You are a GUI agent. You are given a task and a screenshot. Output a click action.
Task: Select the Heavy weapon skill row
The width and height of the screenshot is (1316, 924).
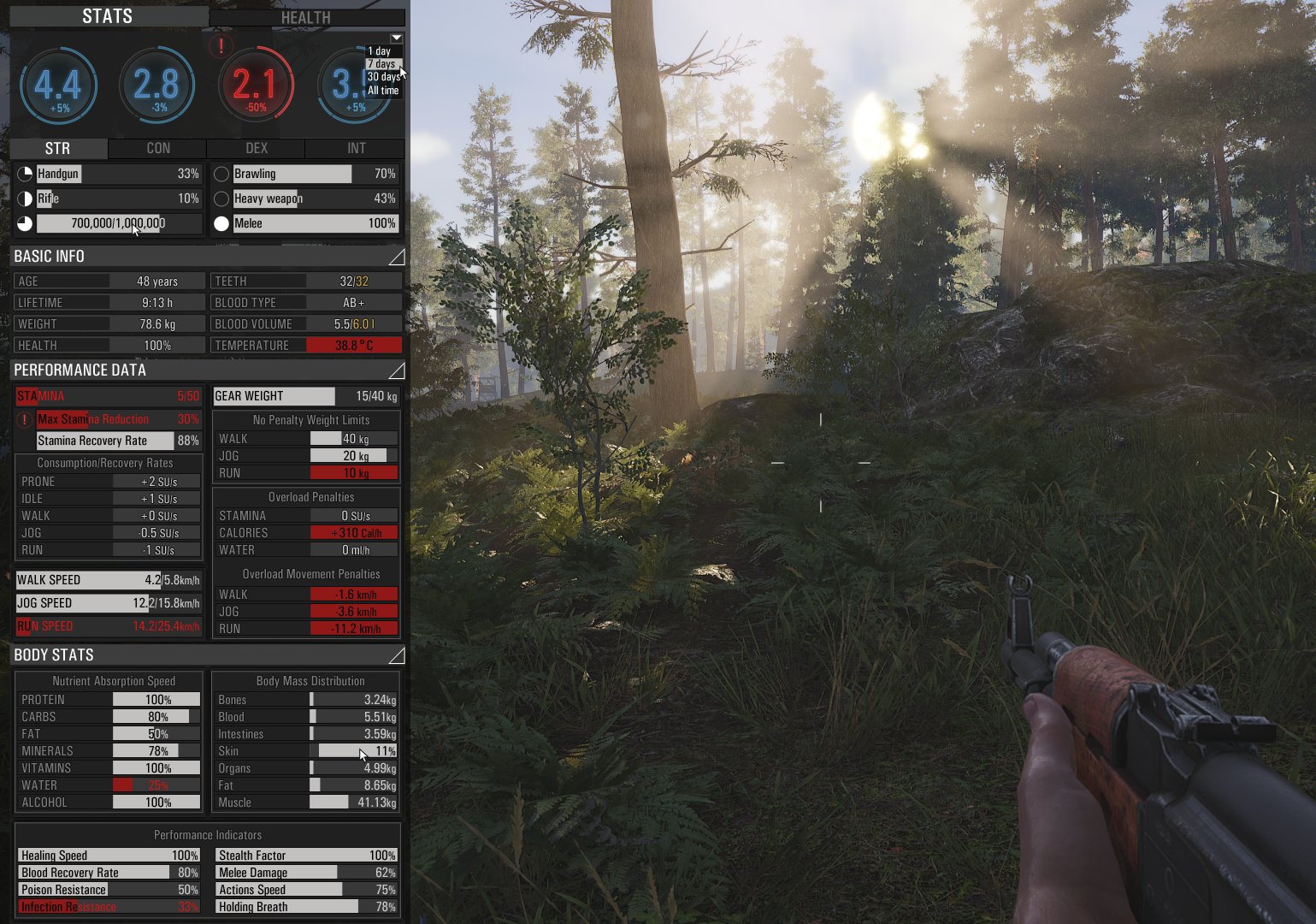314,198
